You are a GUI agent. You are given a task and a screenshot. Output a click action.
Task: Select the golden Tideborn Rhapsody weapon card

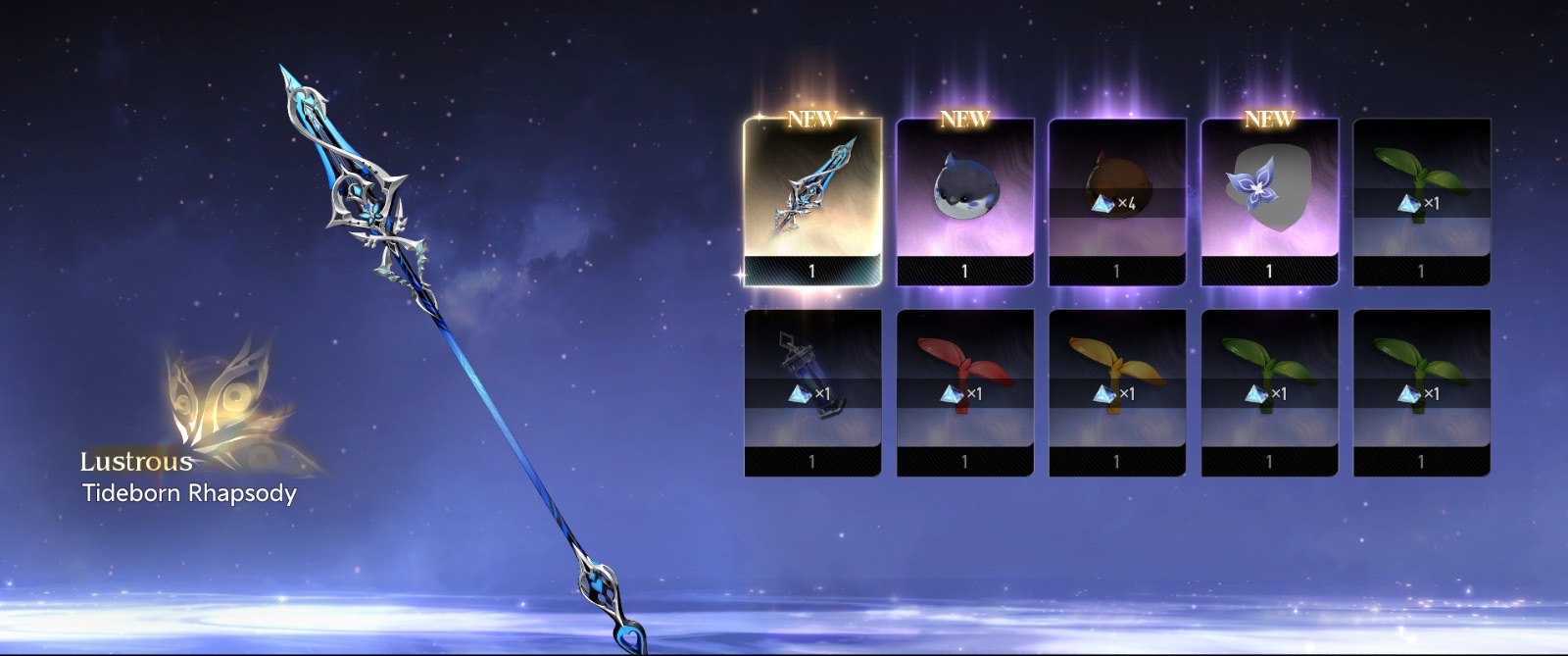(x=812, y=201)
